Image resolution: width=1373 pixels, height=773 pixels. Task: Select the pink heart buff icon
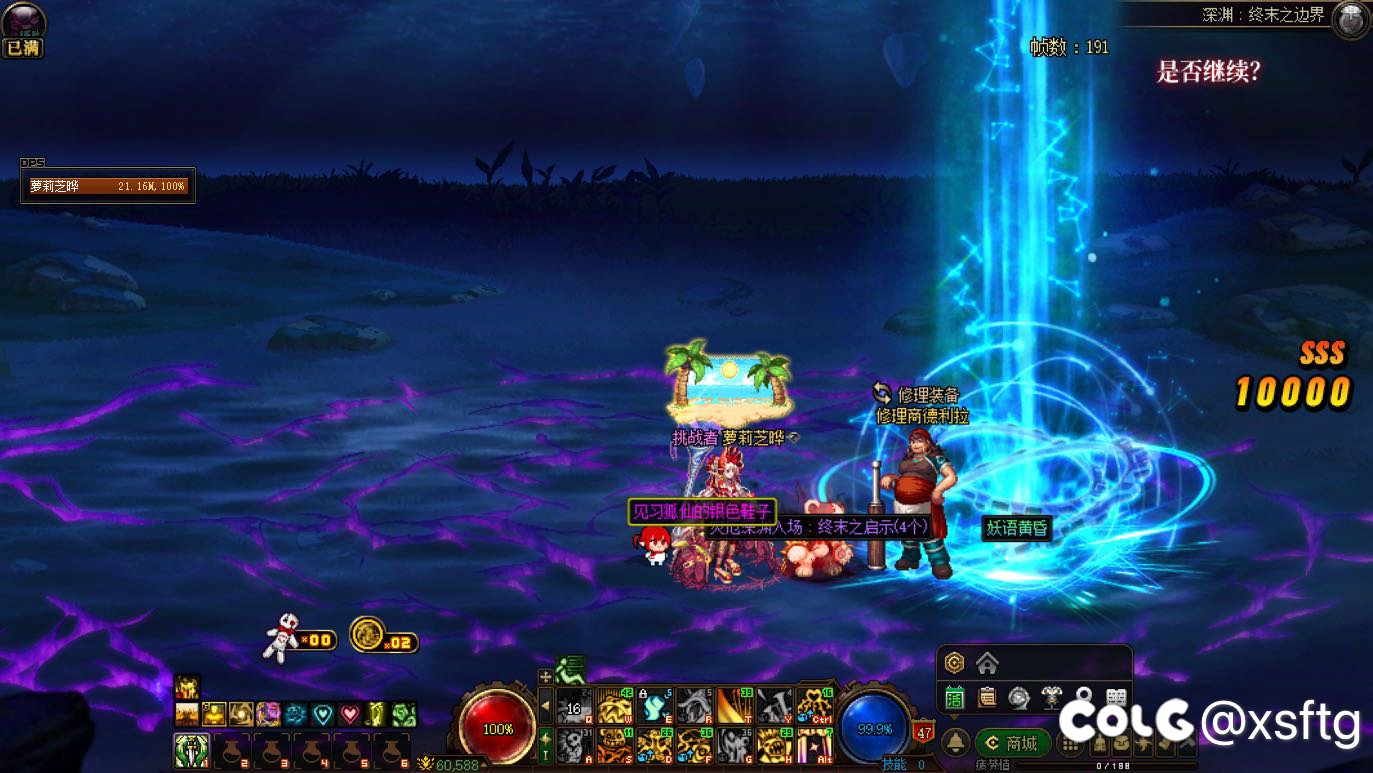pos(350,714)
